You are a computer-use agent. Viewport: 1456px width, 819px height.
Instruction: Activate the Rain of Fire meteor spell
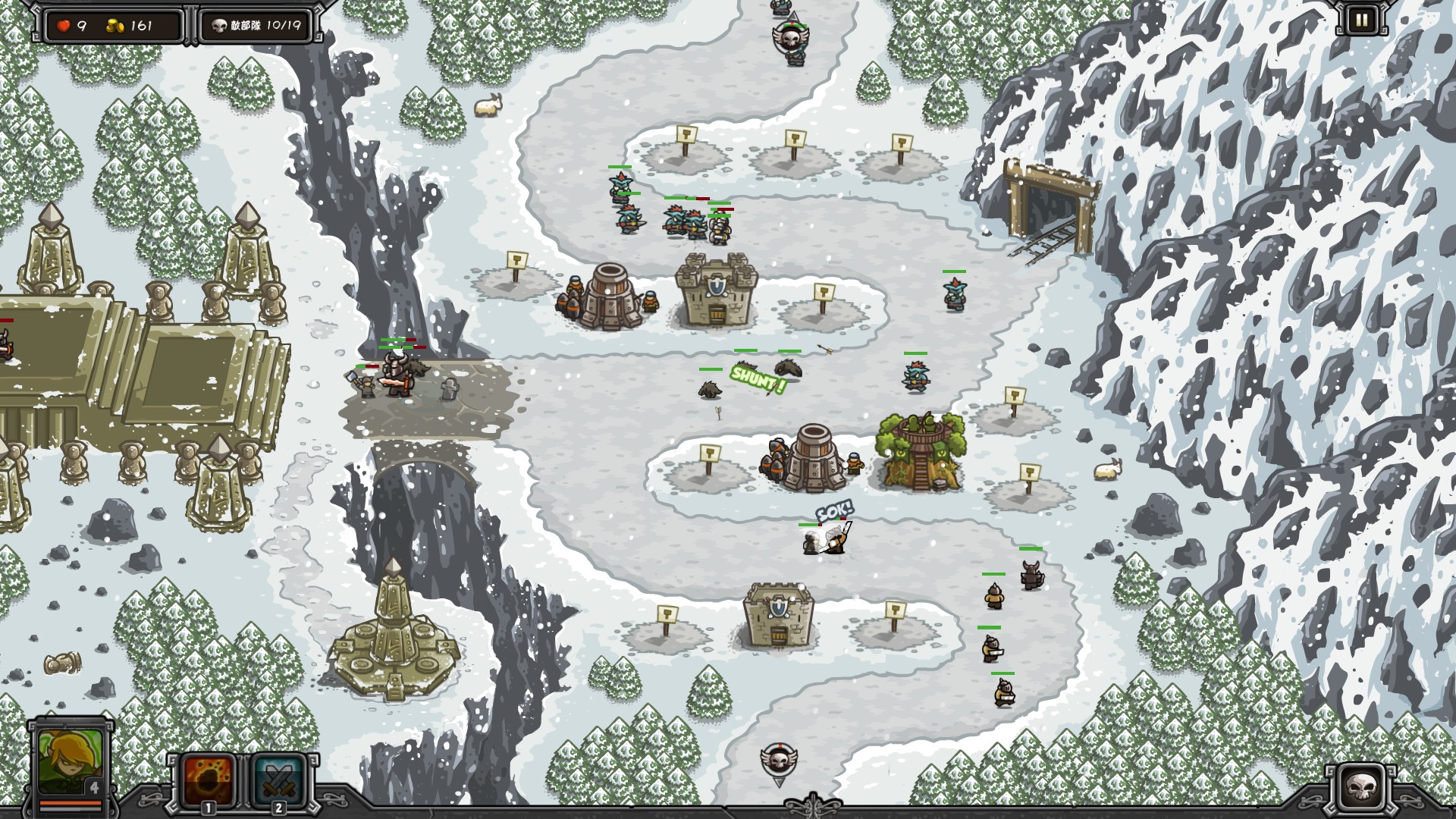coord(206,780)
